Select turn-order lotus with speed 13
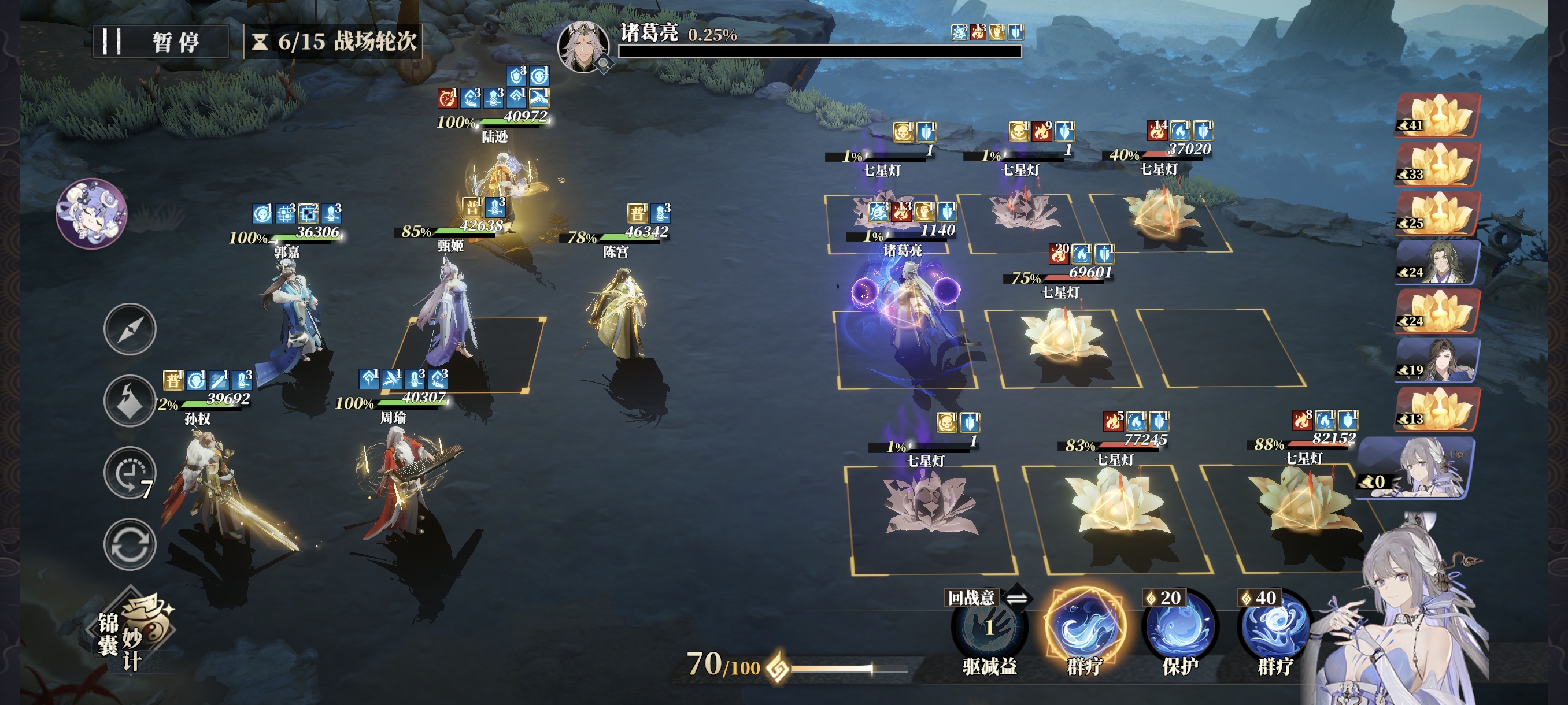Screen dimensions: 1568x705 tap(1437, 409)
